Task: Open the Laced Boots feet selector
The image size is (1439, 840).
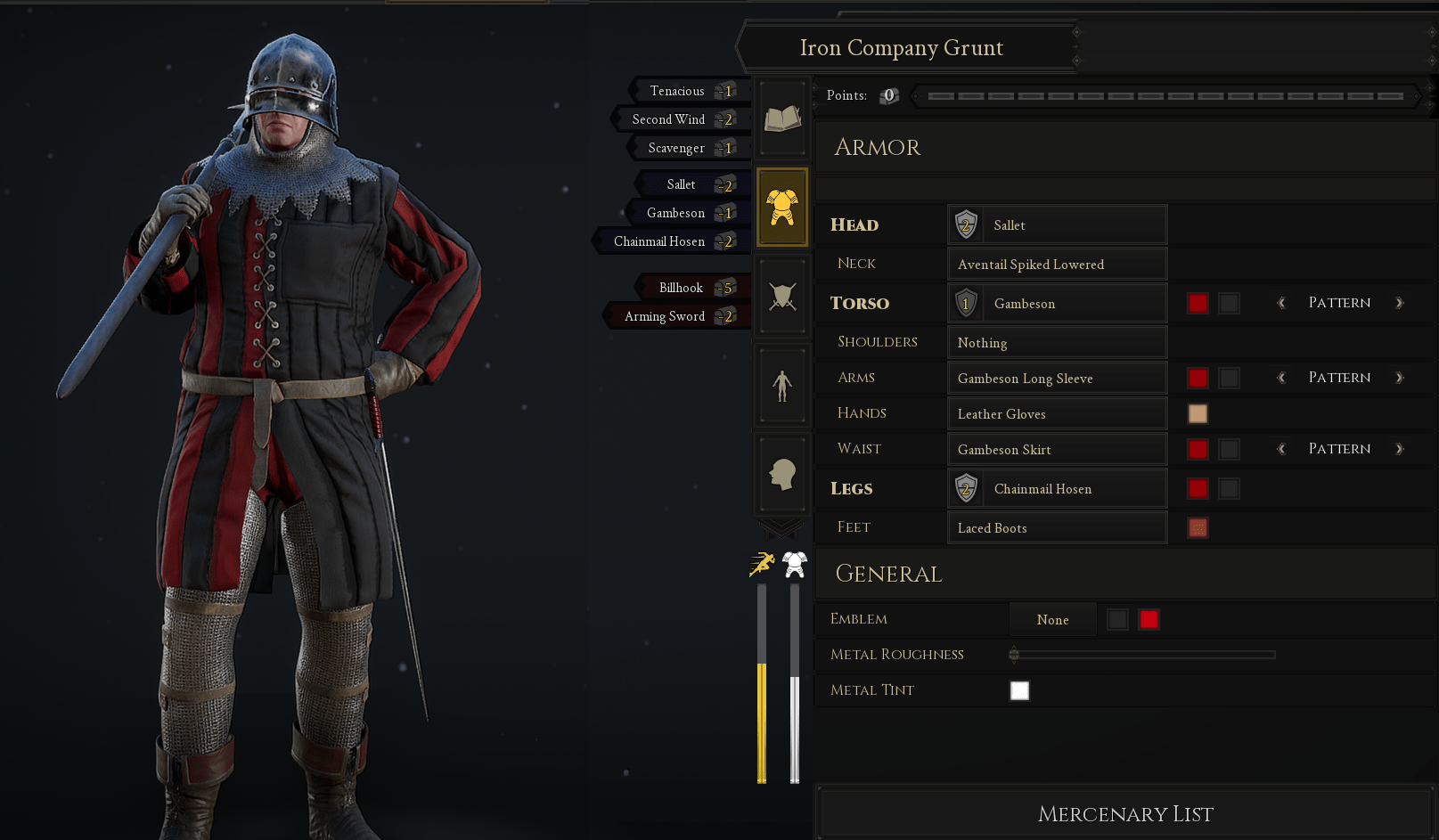Action: pos(1058,527)
